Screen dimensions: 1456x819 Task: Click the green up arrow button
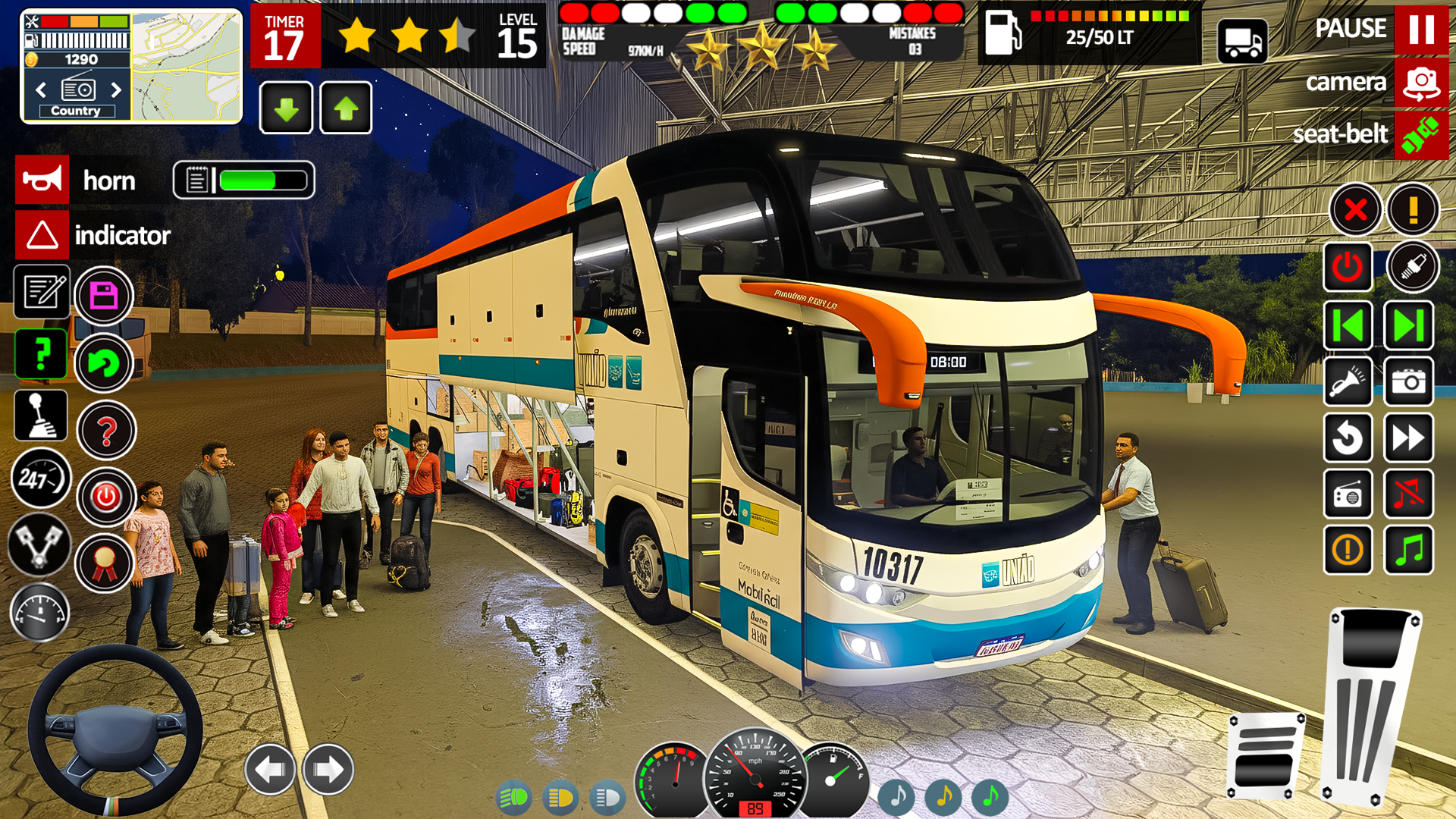346,108
